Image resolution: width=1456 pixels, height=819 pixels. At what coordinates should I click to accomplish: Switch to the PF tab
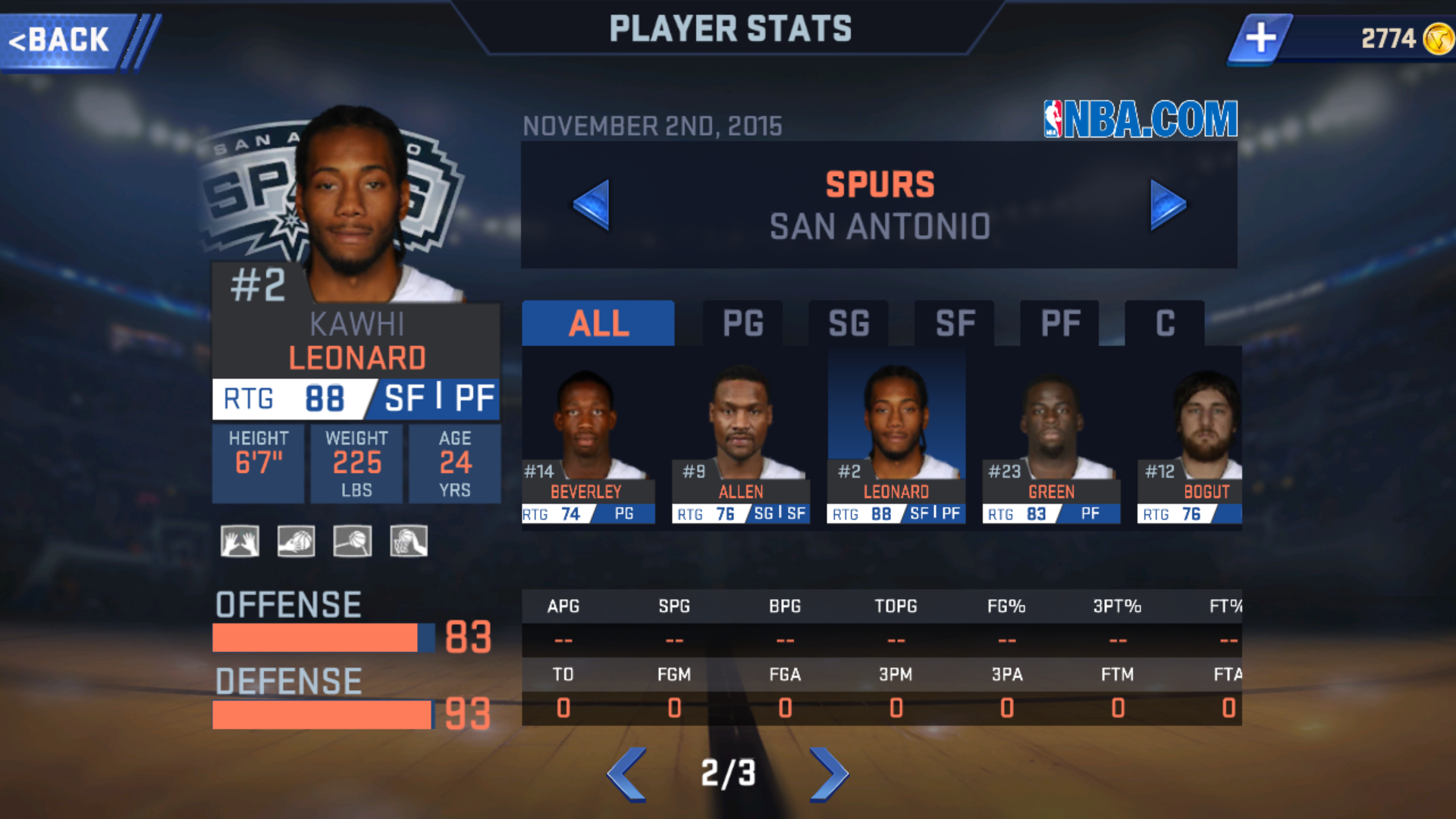click(x=1060, y=324)
